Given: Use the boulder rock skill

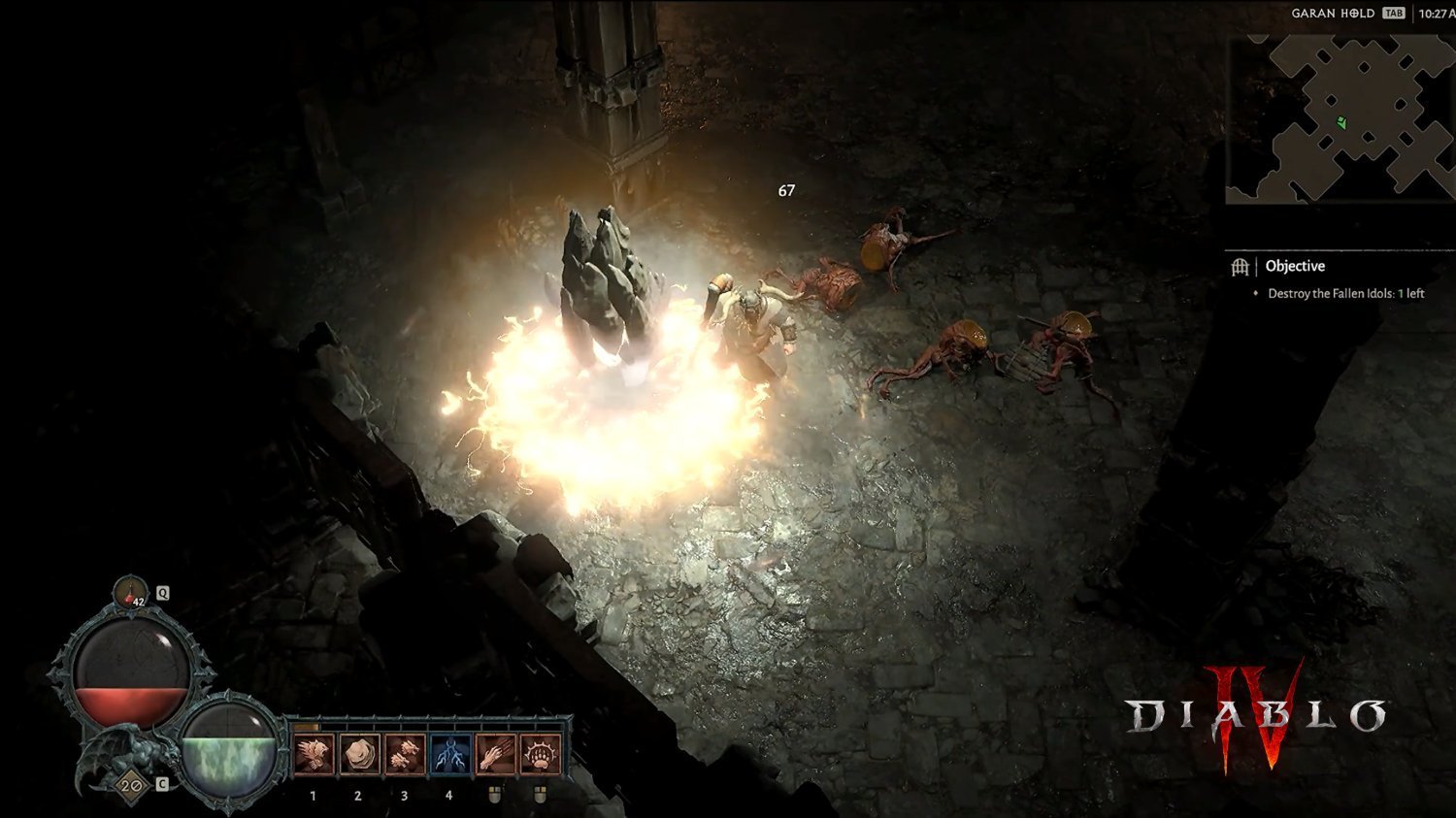Looking at the screenshot, I should point(359,755).
